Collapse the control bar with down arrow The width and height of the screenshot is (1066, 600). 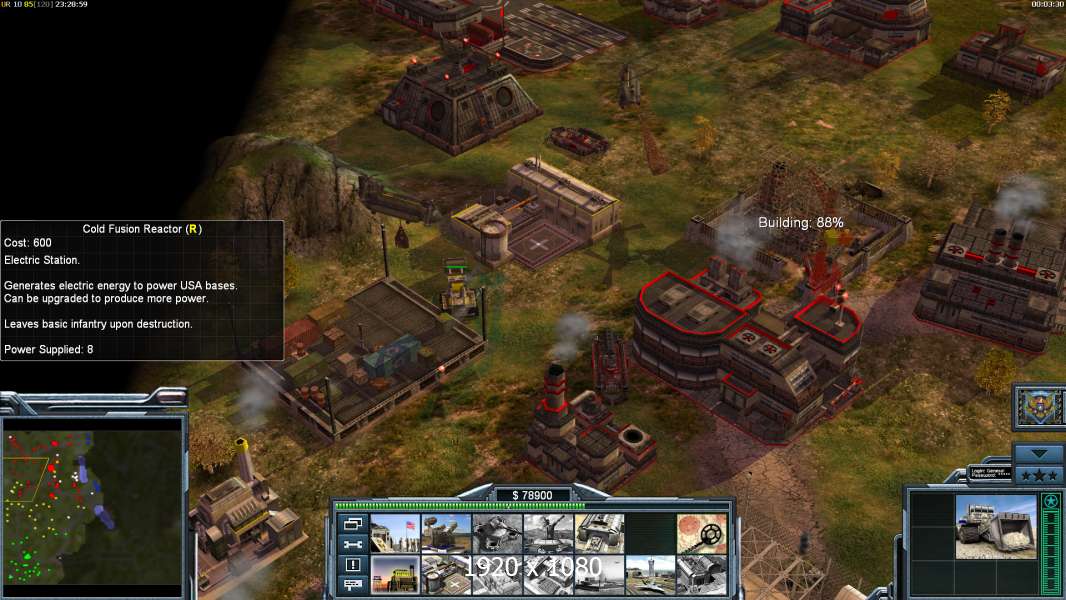(x=1038, y=453)
